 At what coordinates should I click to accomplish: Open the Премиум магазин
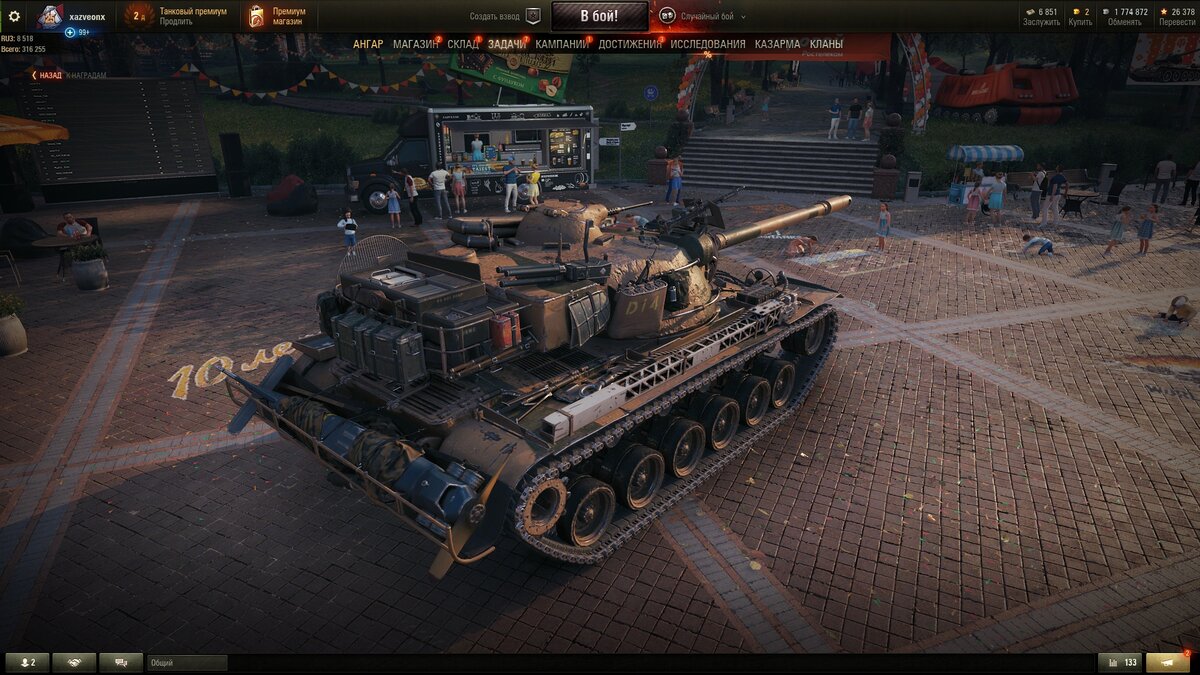[289, 16]
